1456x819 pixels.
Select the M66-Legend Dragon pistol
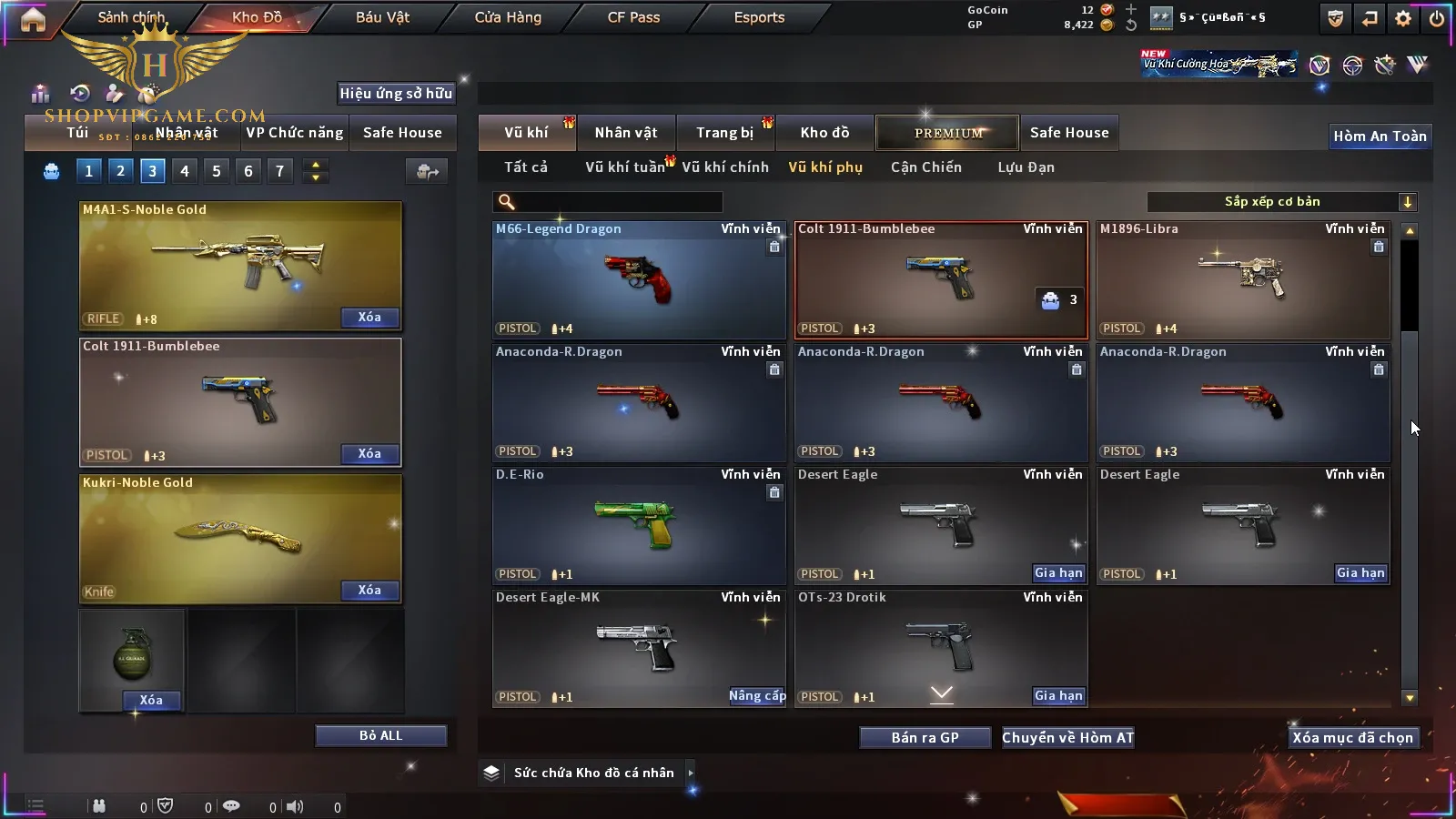point(638,279)
